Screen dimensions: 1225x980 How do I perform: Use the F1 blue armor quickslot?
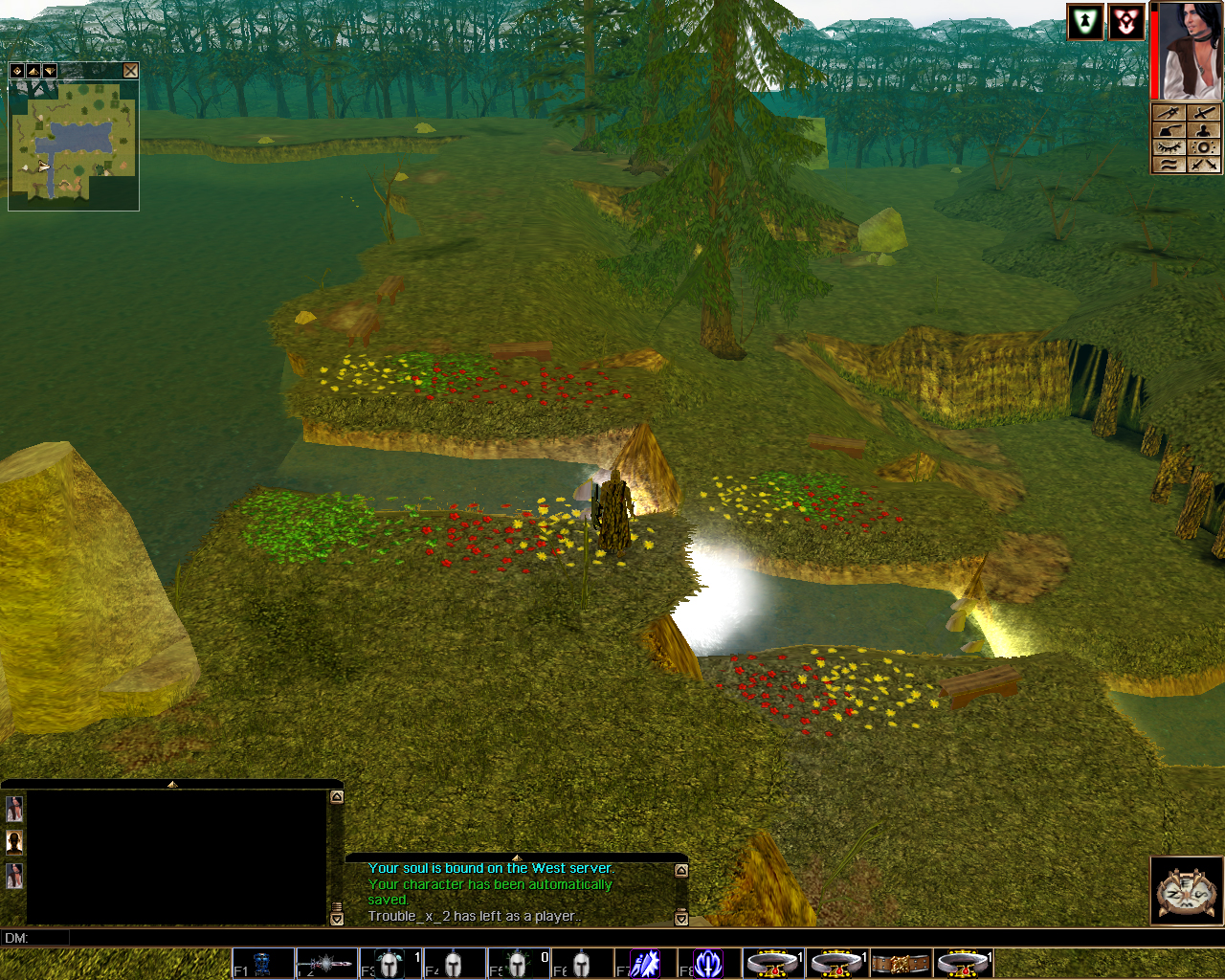click(x=263, y=963)
